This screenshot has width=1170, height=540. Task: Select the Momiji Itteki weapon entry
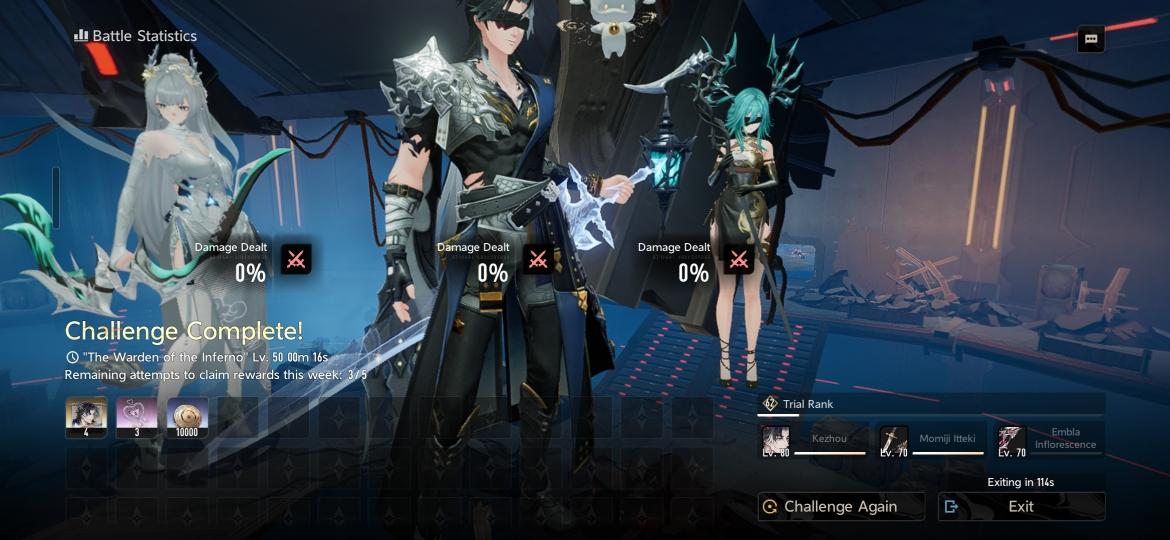[x=932, y=440]
